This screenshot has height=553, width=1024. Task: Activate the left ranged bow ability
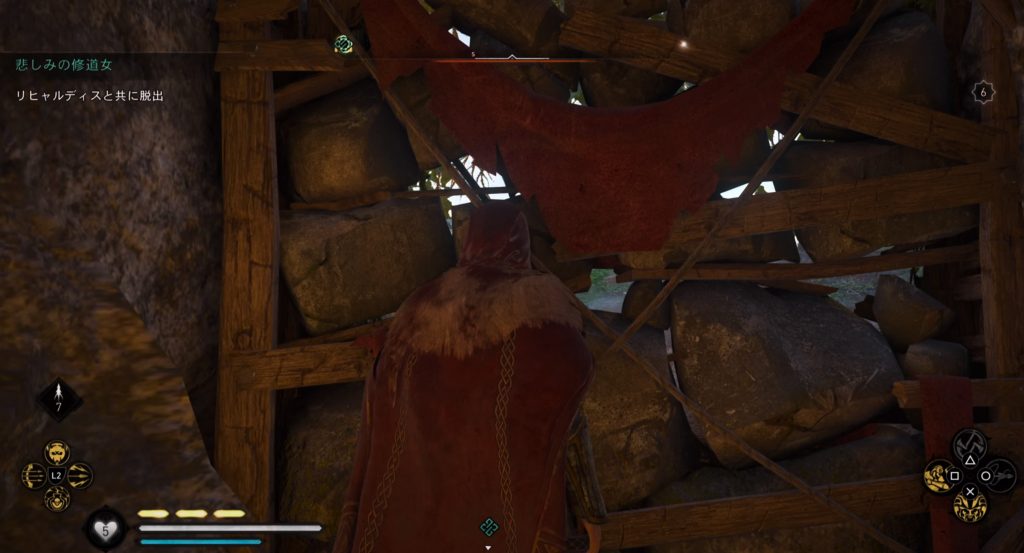point(35,476)
